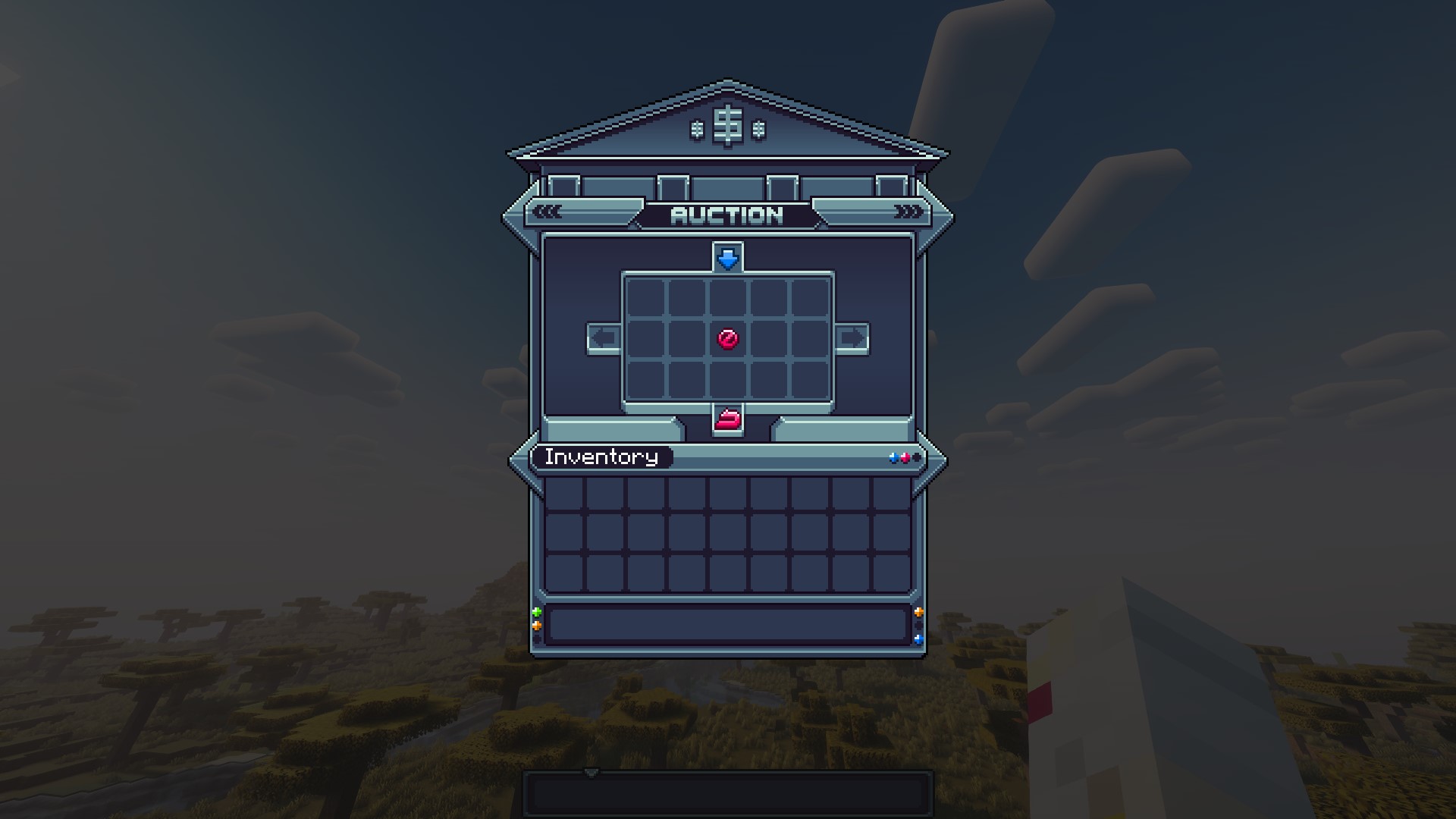
Task: Click the blue down arrow button
Action: pos(728,259)
